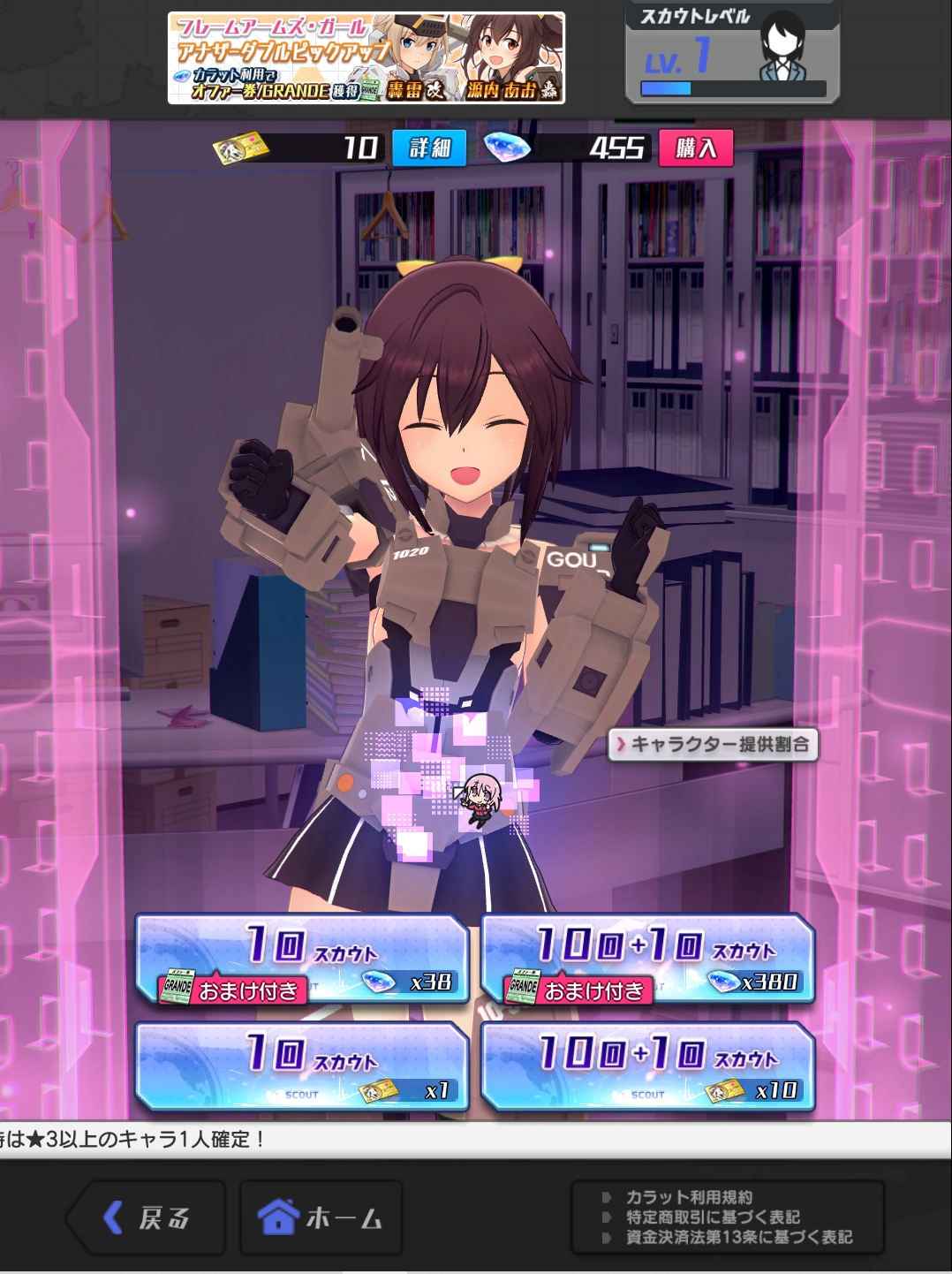Show scout ticket details with 詳細 button

[430, 148]
